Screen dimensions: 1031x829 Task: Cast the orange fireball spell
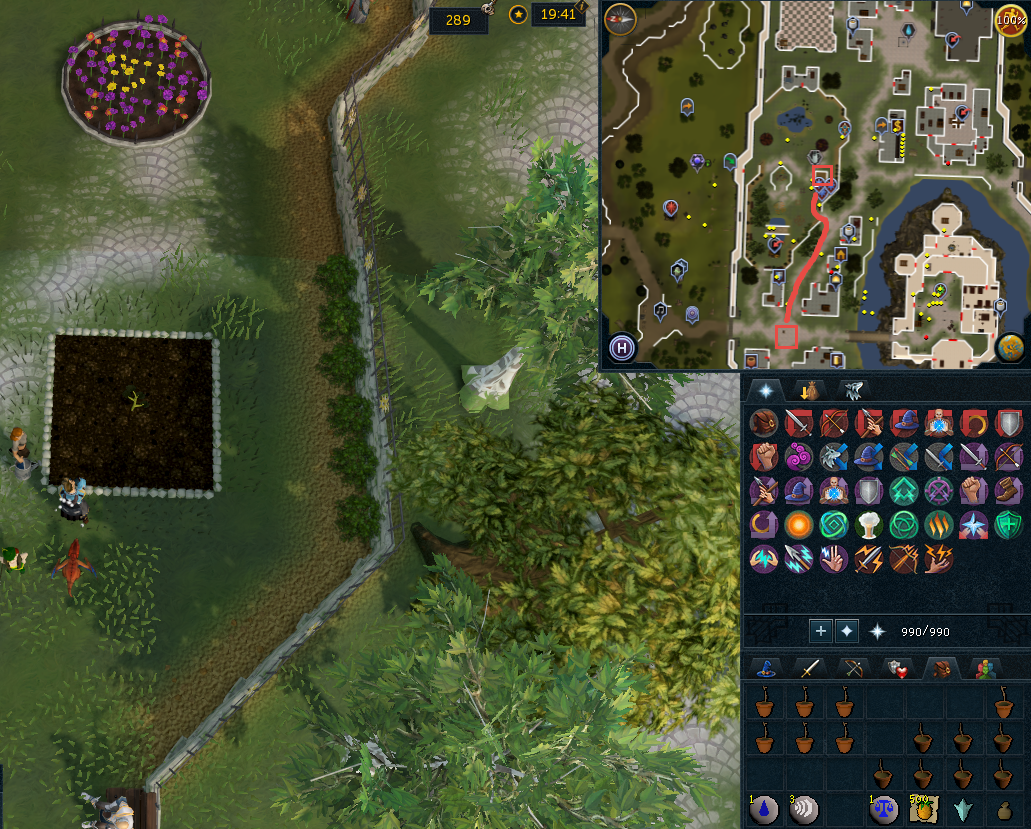[797, 524]
